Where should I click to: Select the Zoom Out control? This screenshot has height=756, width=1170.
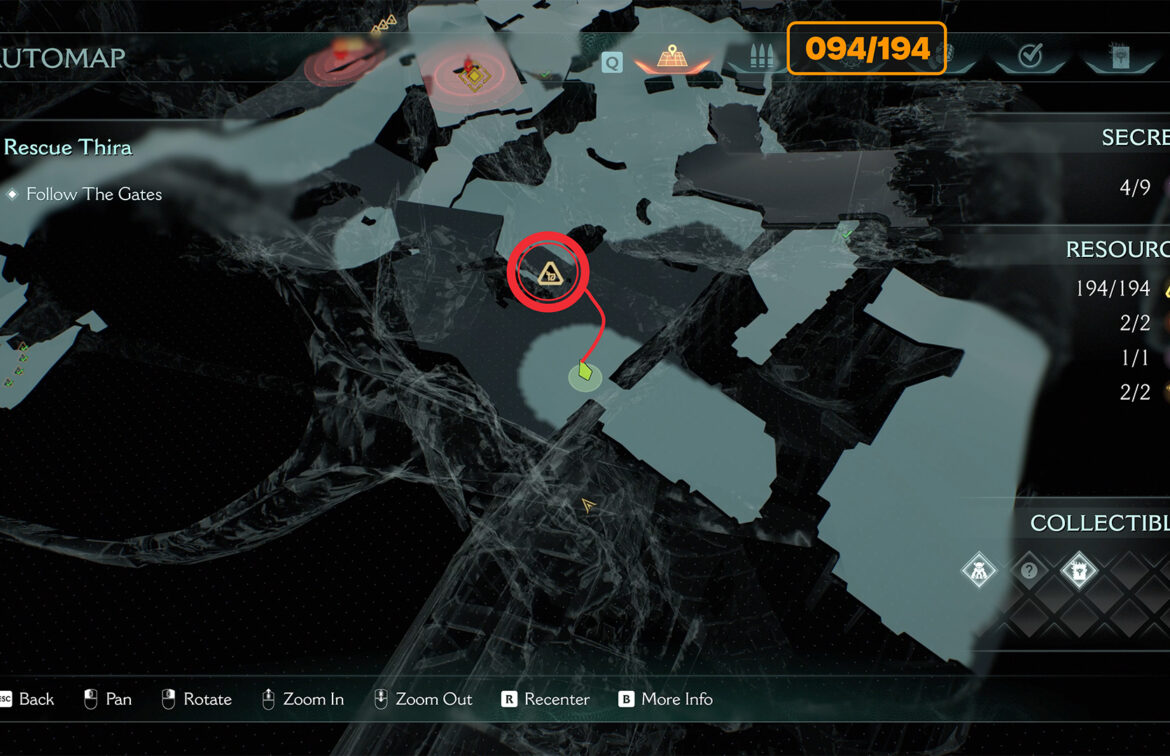(x=433, y=699)
